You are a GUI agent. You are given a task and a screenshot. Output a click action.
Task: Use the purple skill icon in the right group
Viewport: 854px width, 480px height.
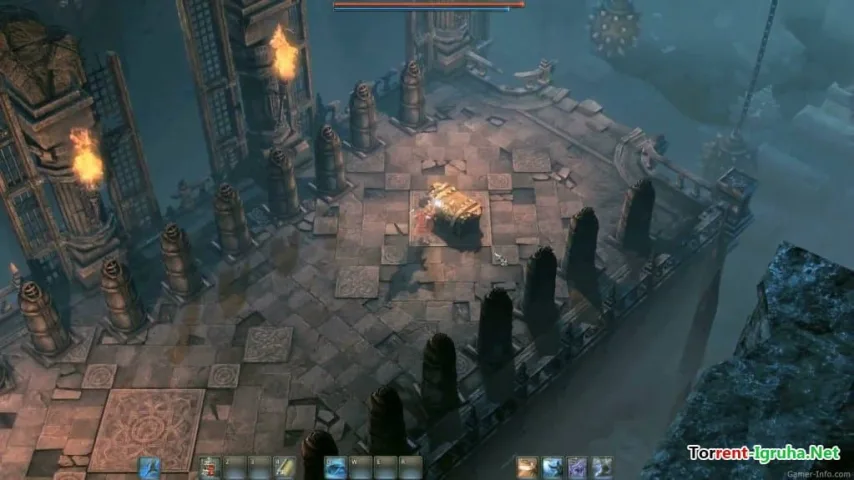tap(577, 467)
